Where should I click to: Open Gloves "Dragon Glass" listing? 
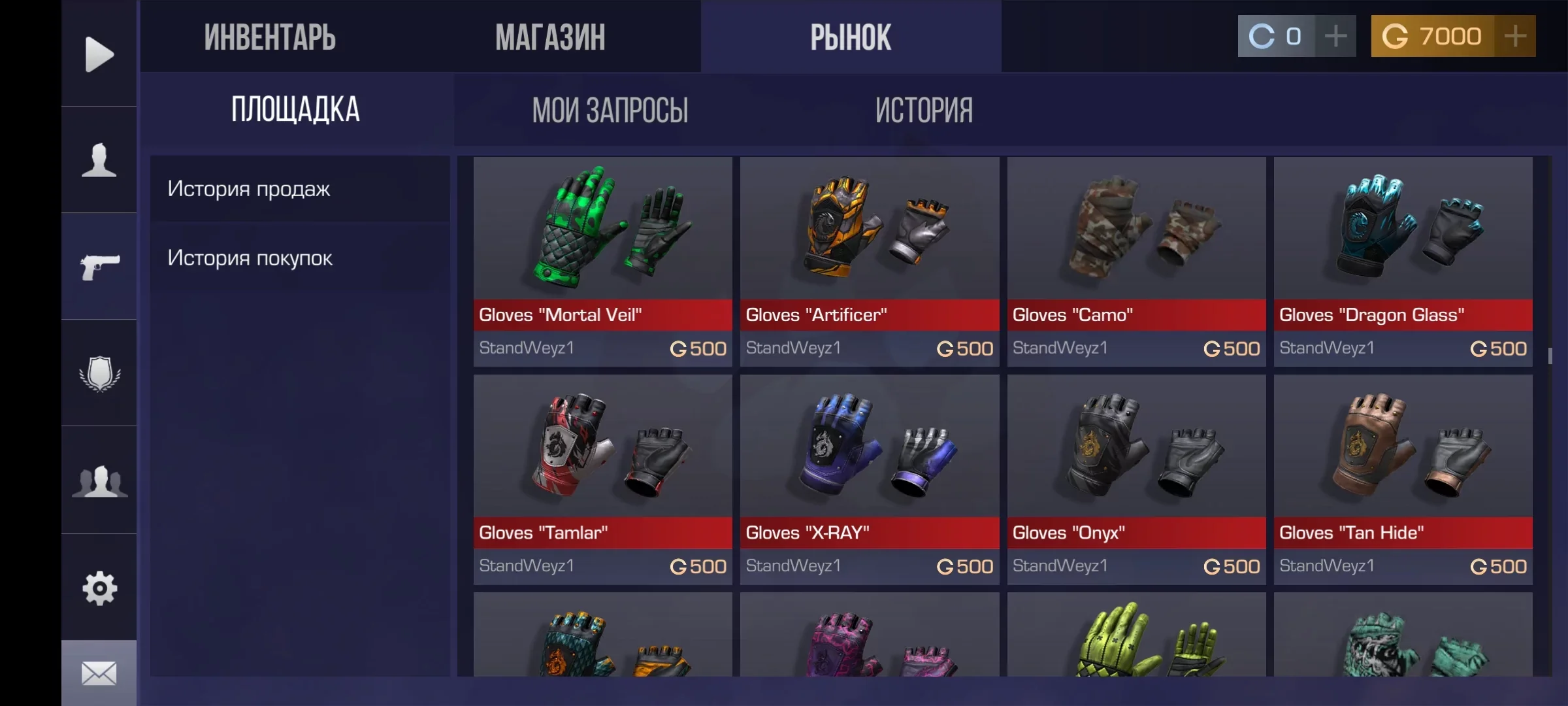pyautogui.click(x=1403, y=261)
